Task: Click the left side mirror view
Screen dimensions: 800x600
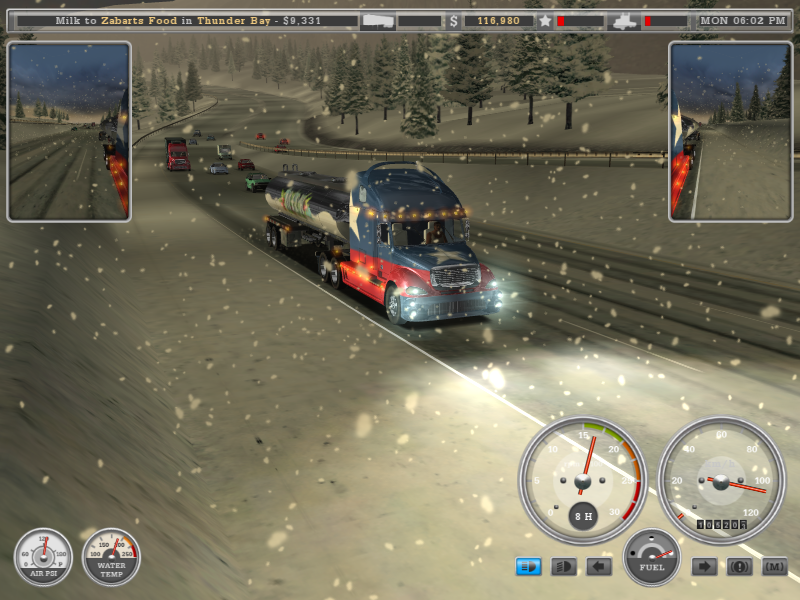Action: 69,131
